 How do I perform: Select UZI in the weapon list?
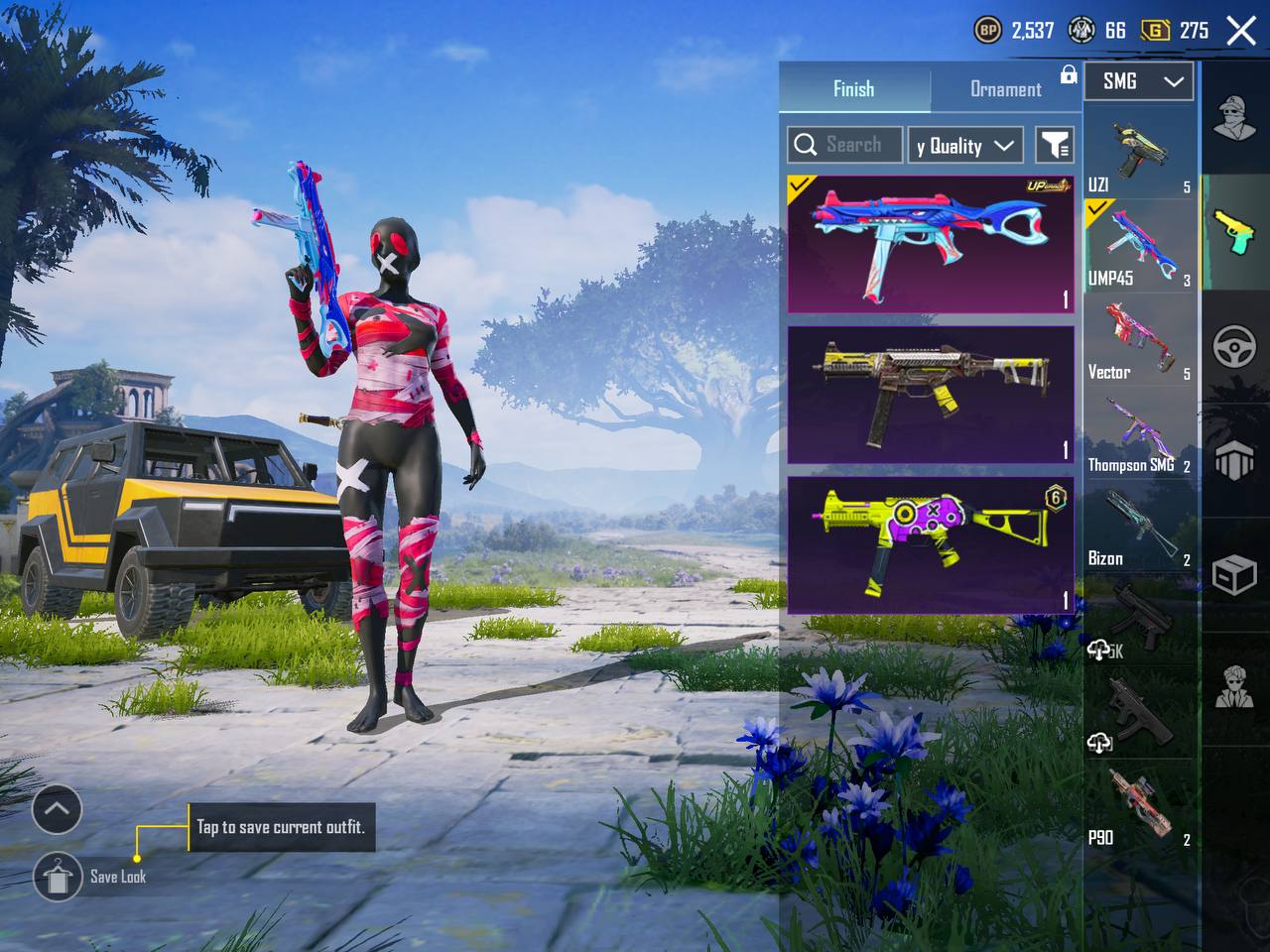(x=1138, y=154)
